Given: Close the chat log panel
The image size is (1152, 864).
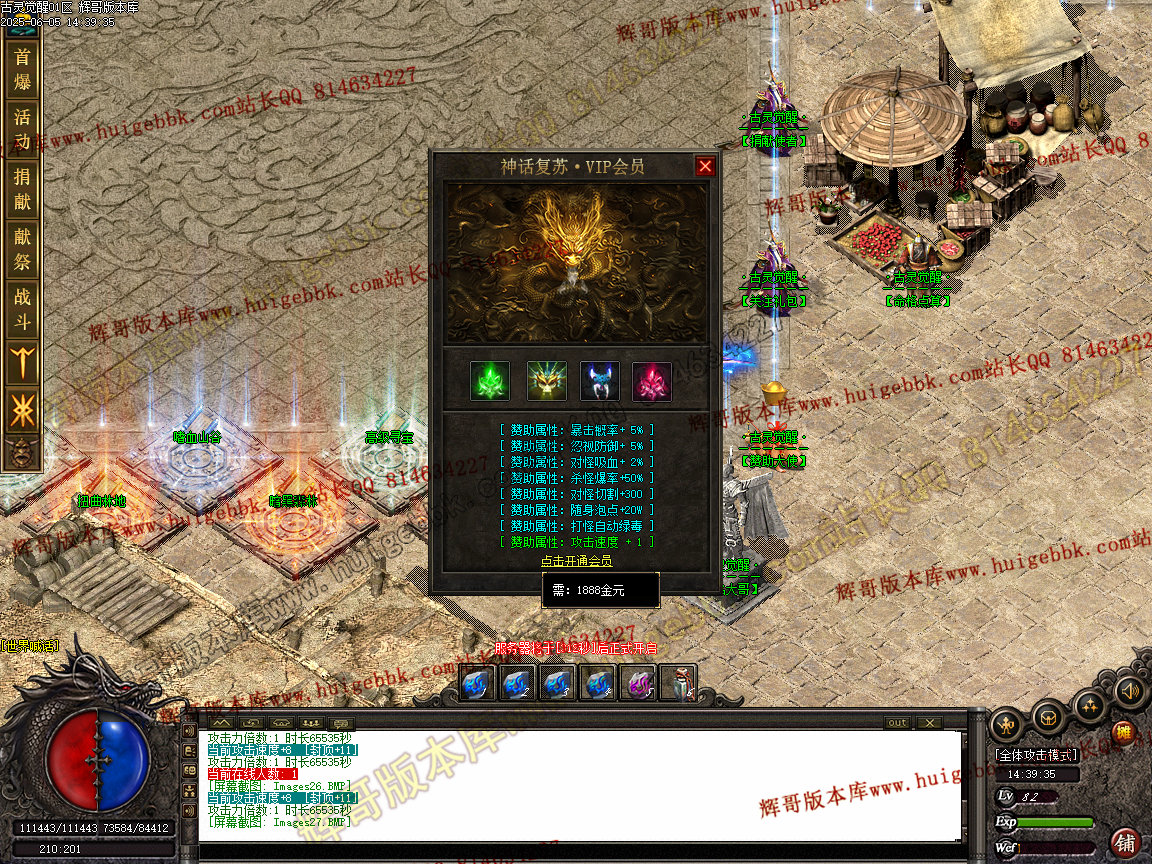Looking at the screenshot, I should [x=929, y=723].
